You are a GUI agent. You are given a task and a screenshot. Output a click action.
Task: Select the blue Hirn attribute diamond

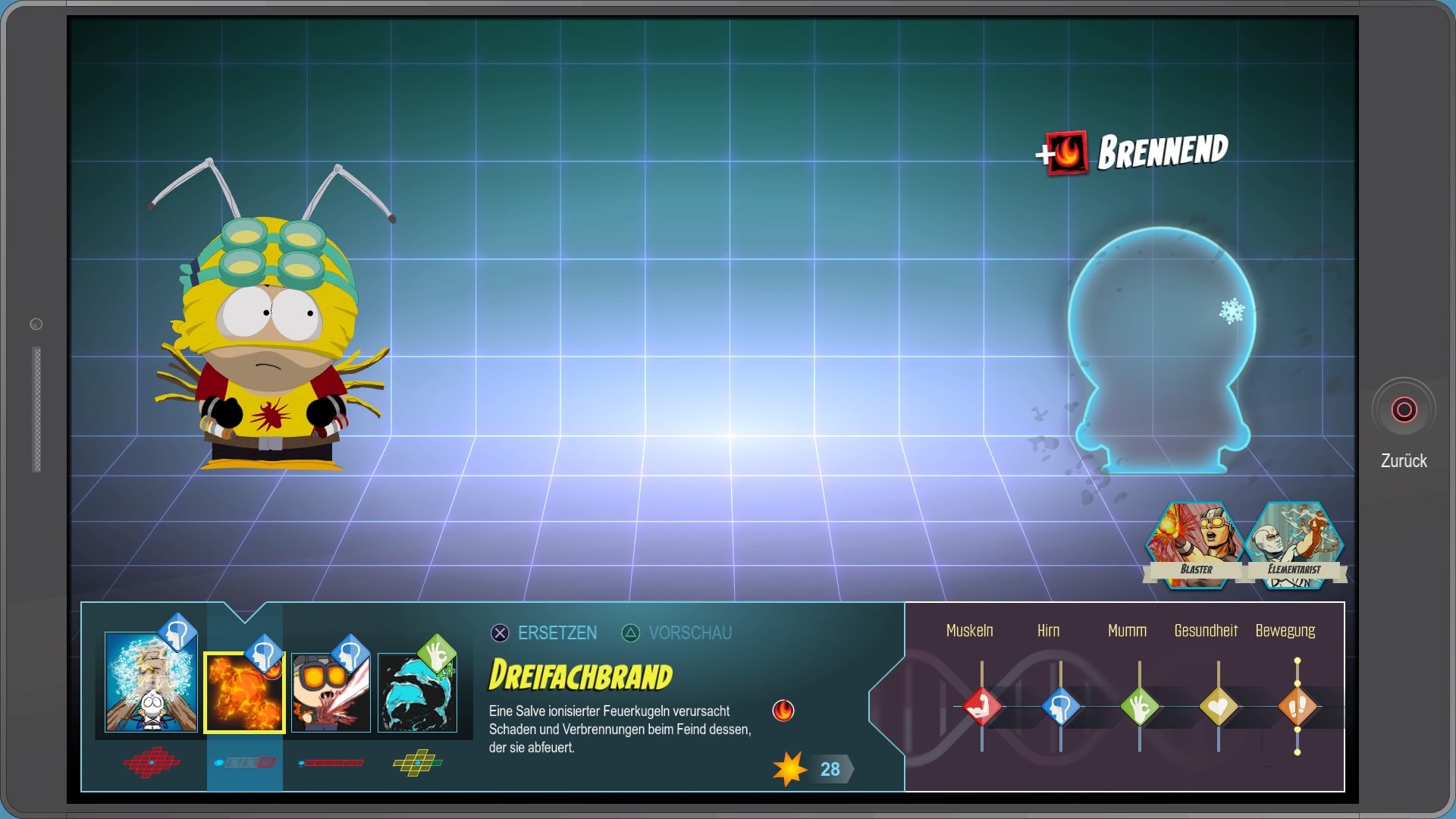click(x=1061, y=707)
